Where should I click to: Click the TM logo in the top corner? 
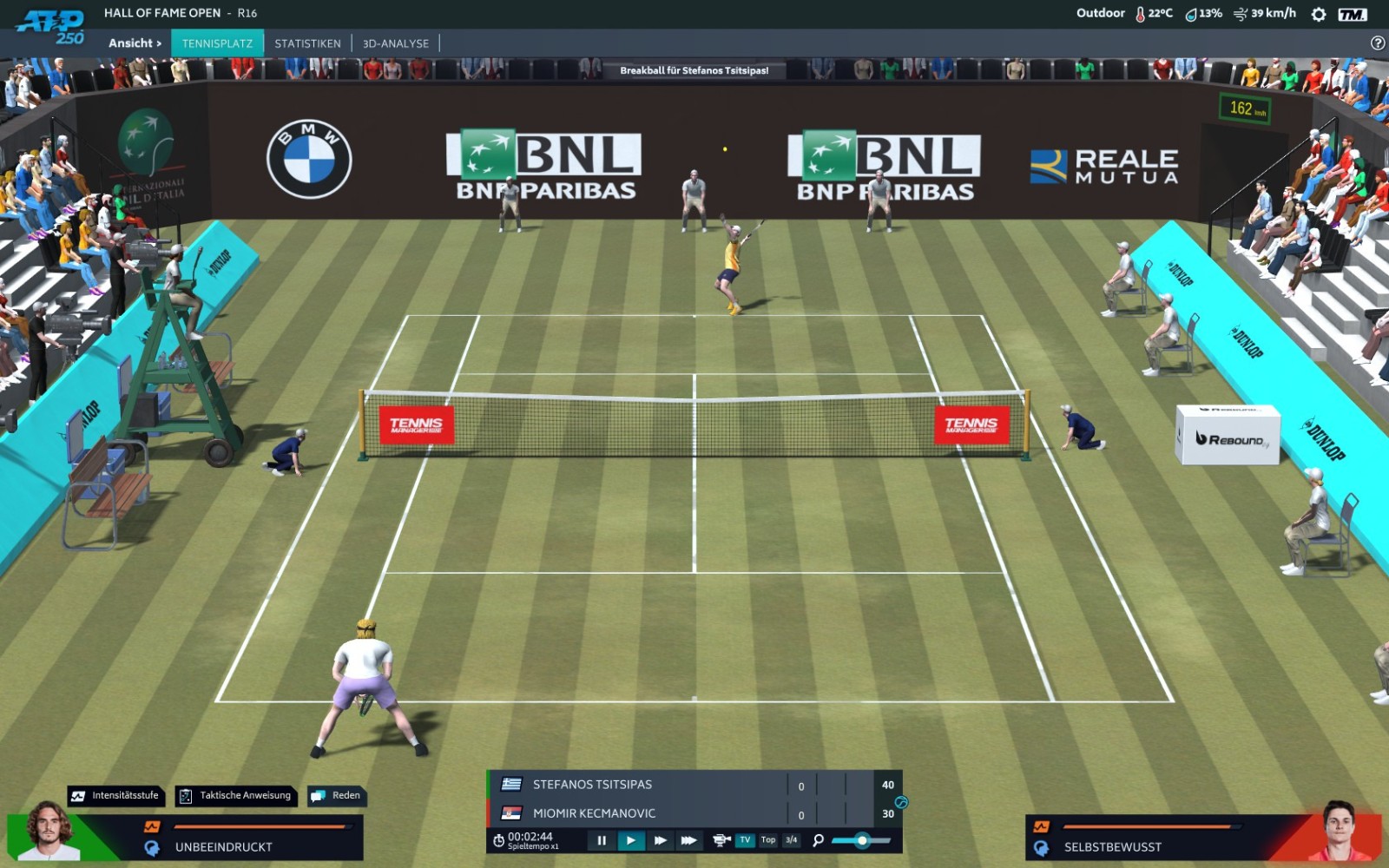click(x=1352, y=14)
